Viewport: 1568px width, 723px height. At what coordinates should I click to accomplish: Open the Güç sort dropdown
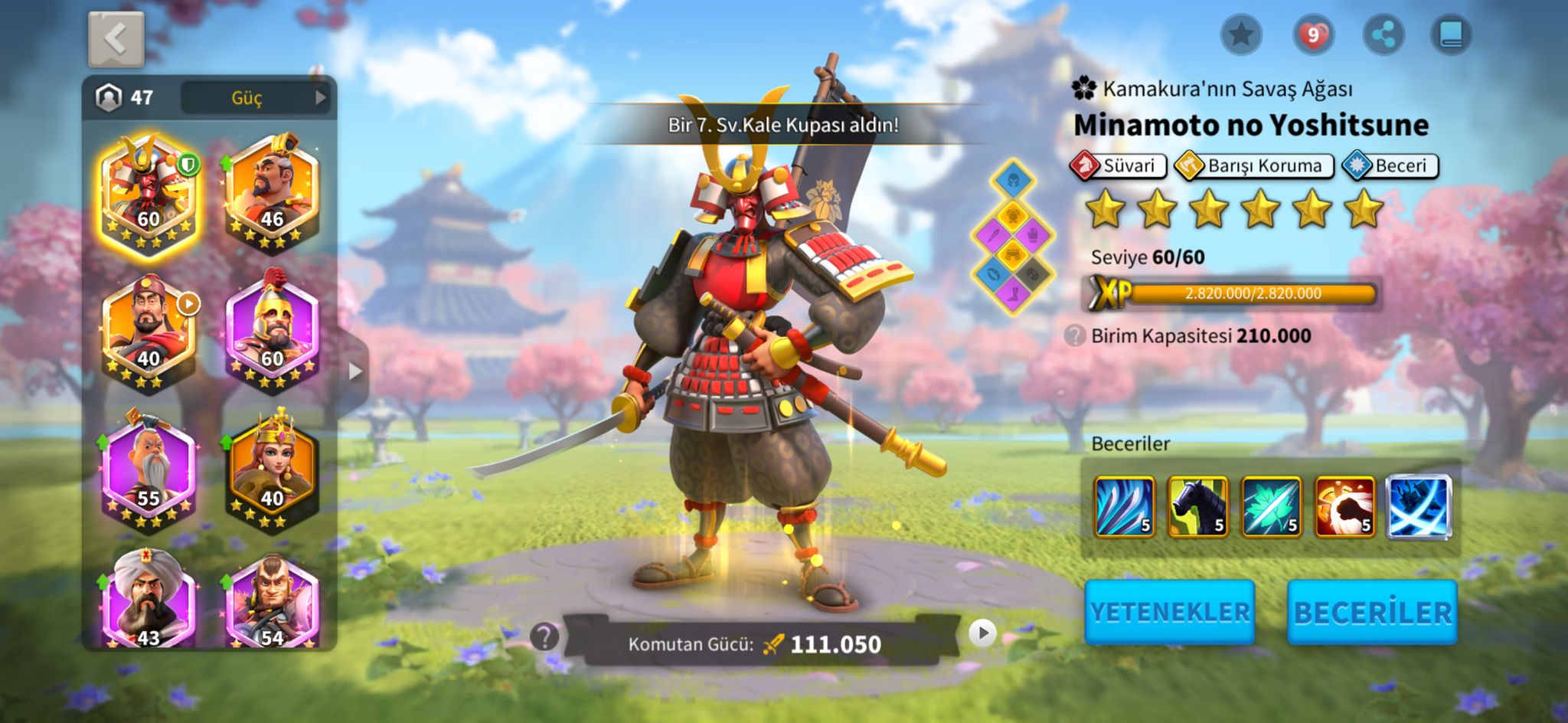(256, 98)
